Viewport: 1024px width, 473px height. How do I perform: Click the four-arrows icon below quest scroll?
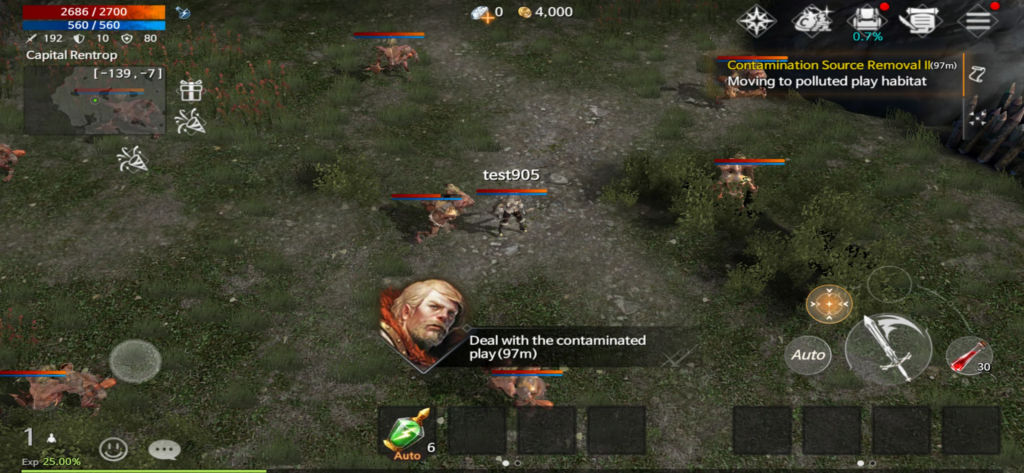977,116
